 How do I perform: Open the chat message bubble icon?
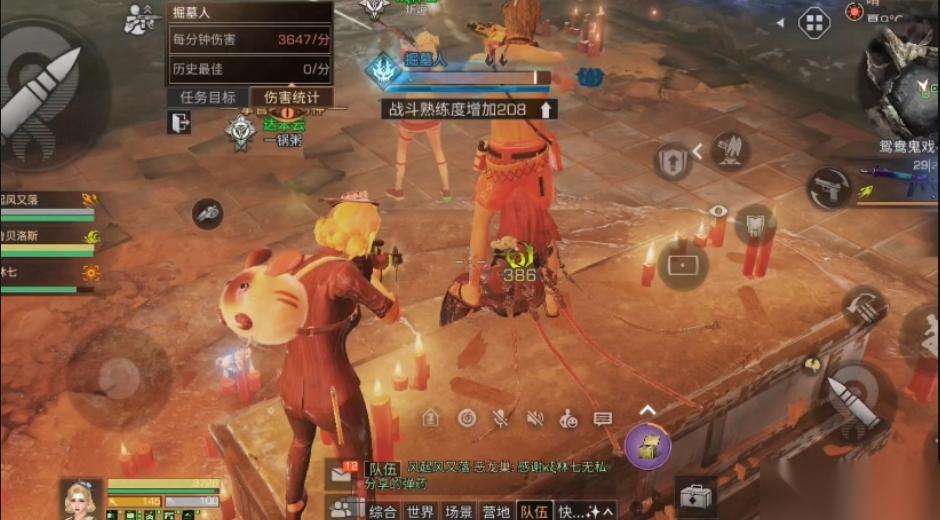coord(602,418)
